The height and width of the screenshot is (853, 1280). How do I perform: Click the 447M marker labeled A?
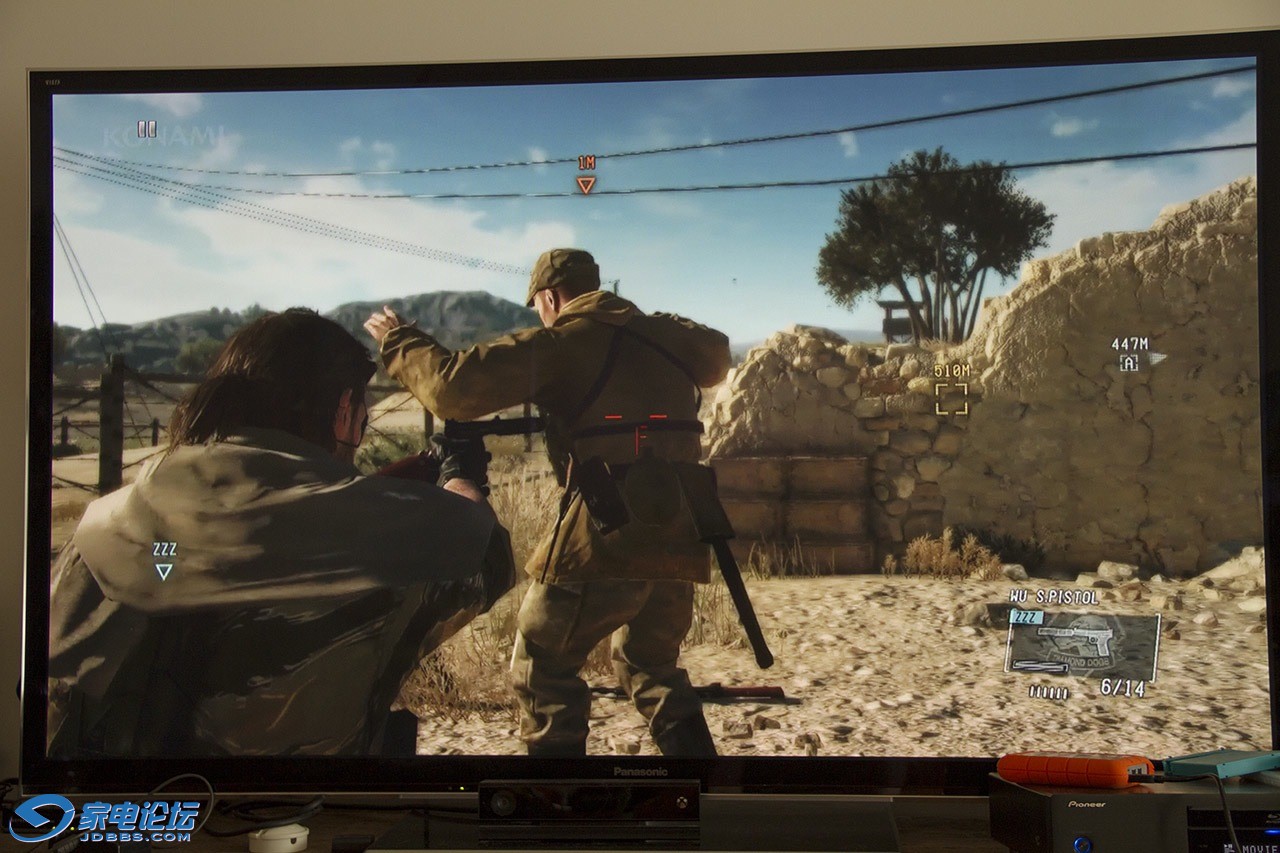[x=1129, y=363]
